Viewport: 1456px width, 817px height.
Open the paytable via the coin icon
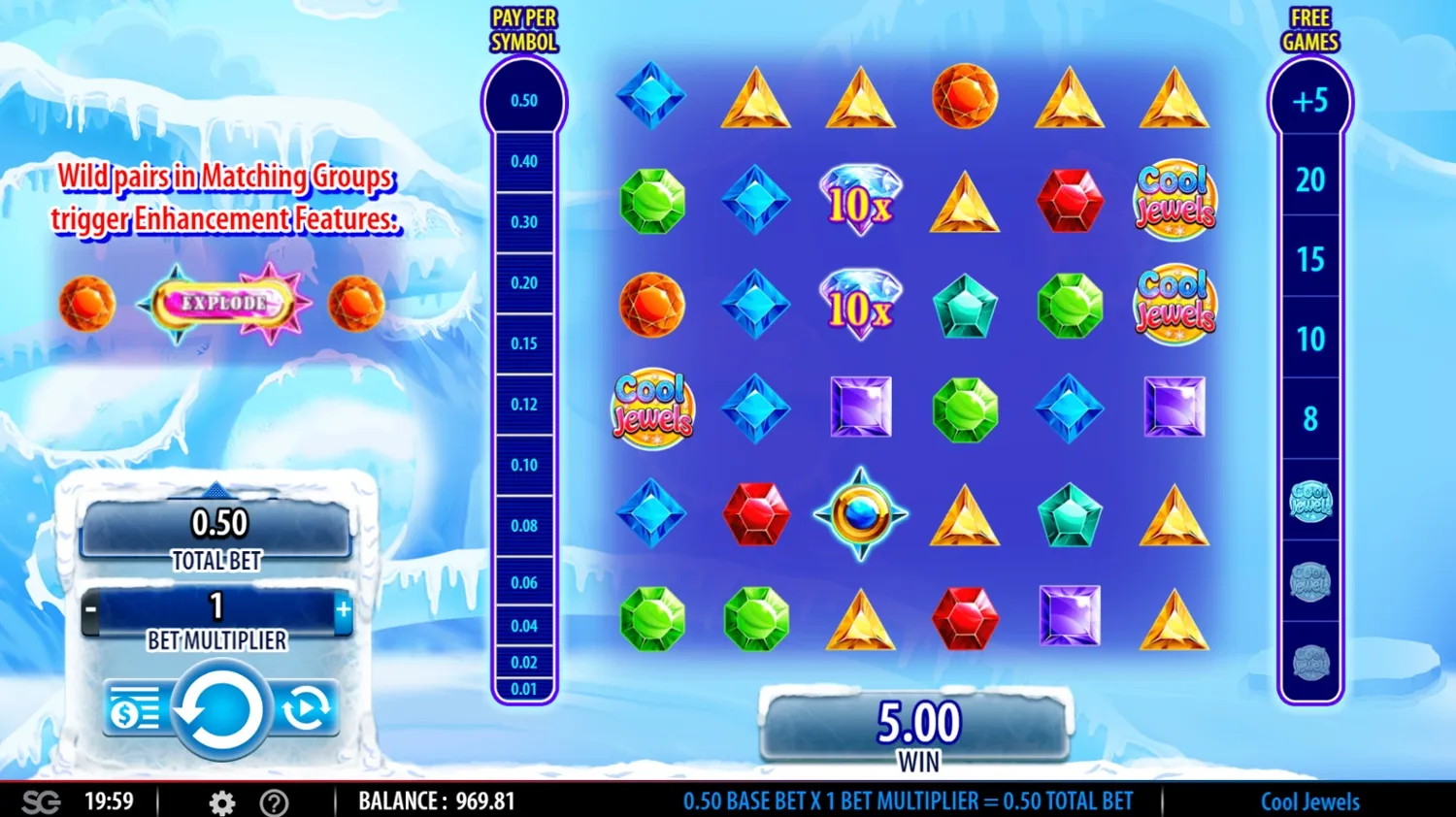pos(134,708)
